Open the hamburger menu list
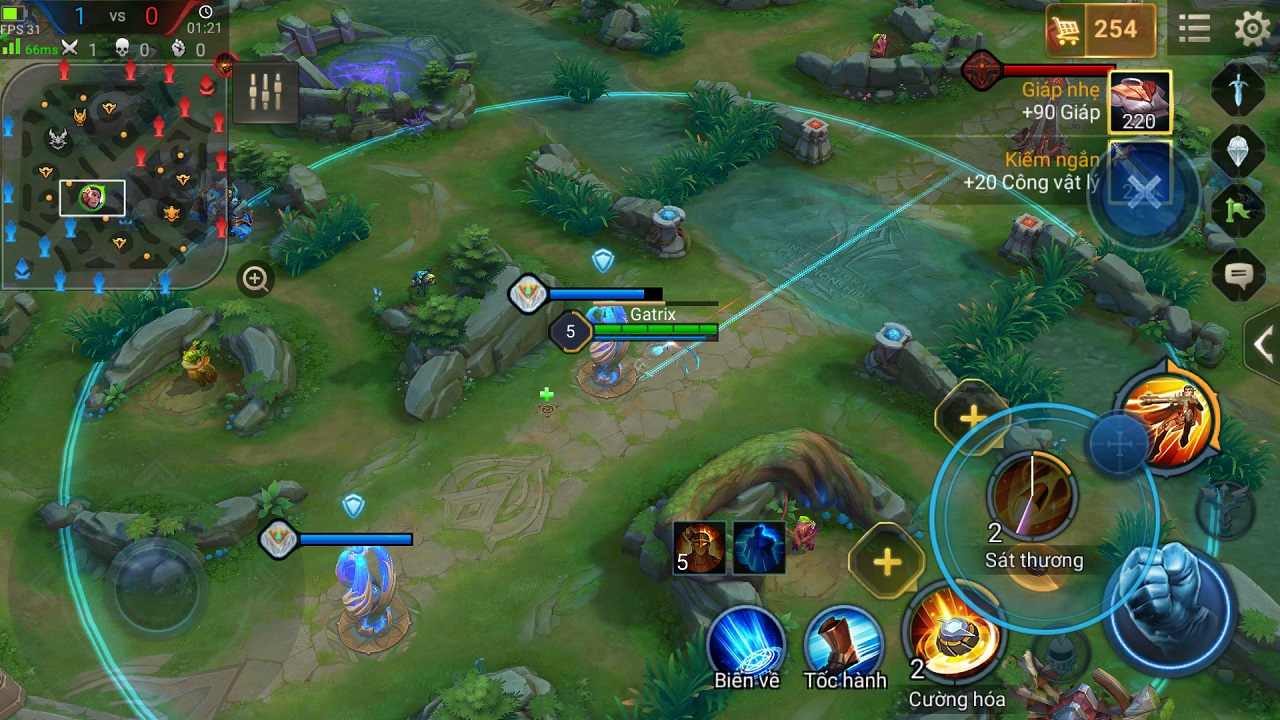Viewport: 1280px width, 720px height. [x=1194, y=28]
